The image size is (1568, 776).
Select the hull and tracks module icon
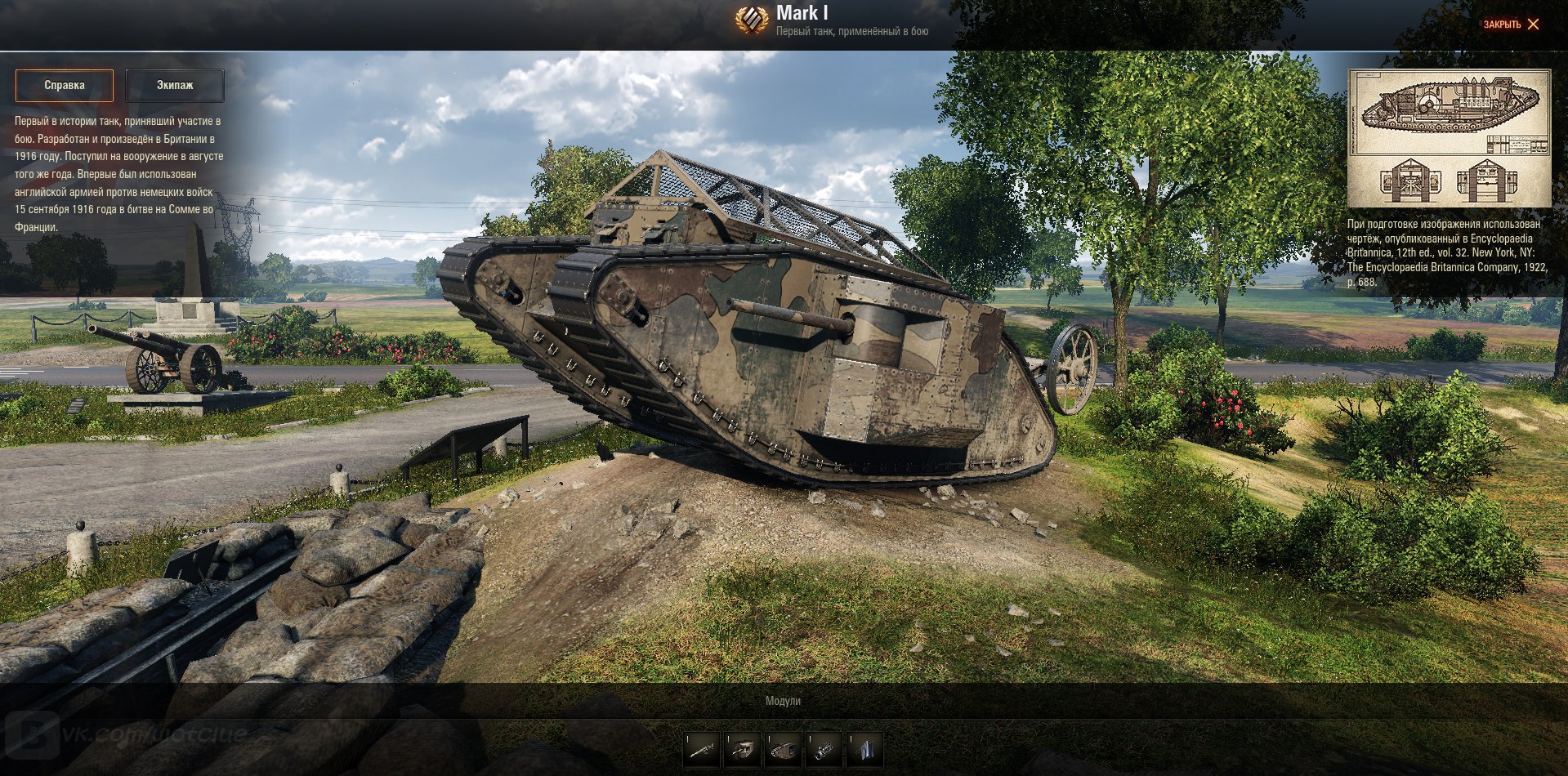click(784, 749)
